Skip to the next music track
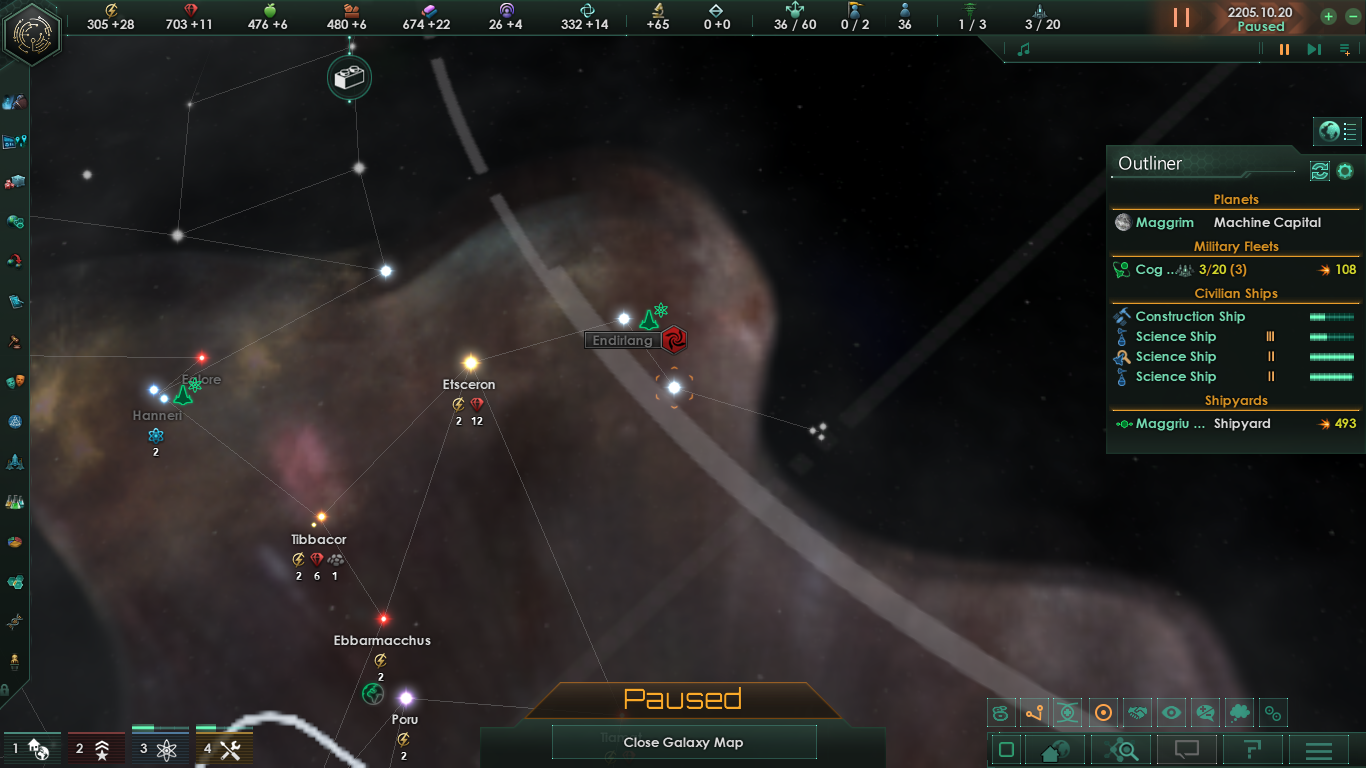The height and width of the screenshot is (768, 1366). click(1314, 49)
